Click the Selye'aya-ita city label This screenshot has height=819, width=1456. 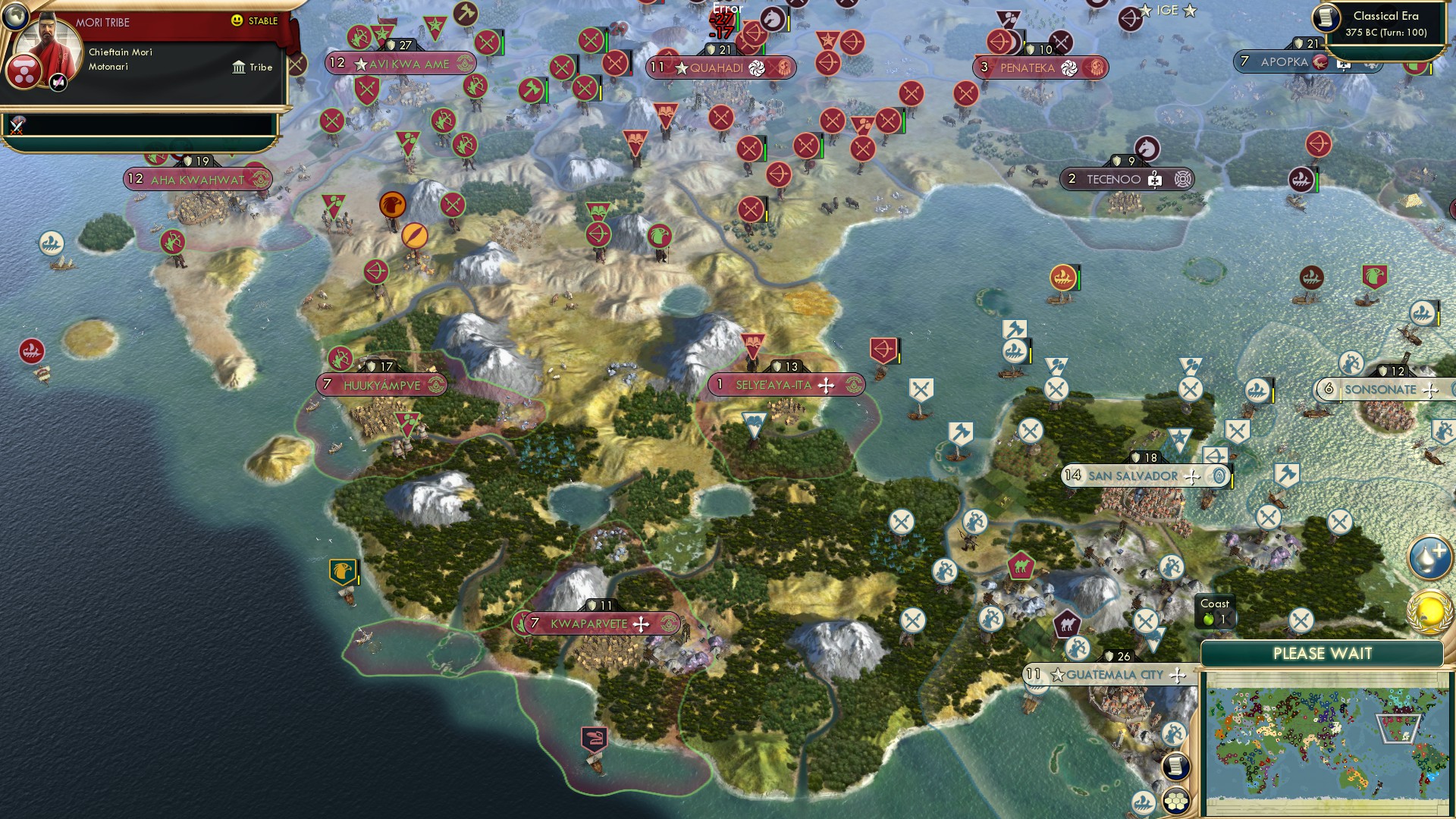click(773, 384)
